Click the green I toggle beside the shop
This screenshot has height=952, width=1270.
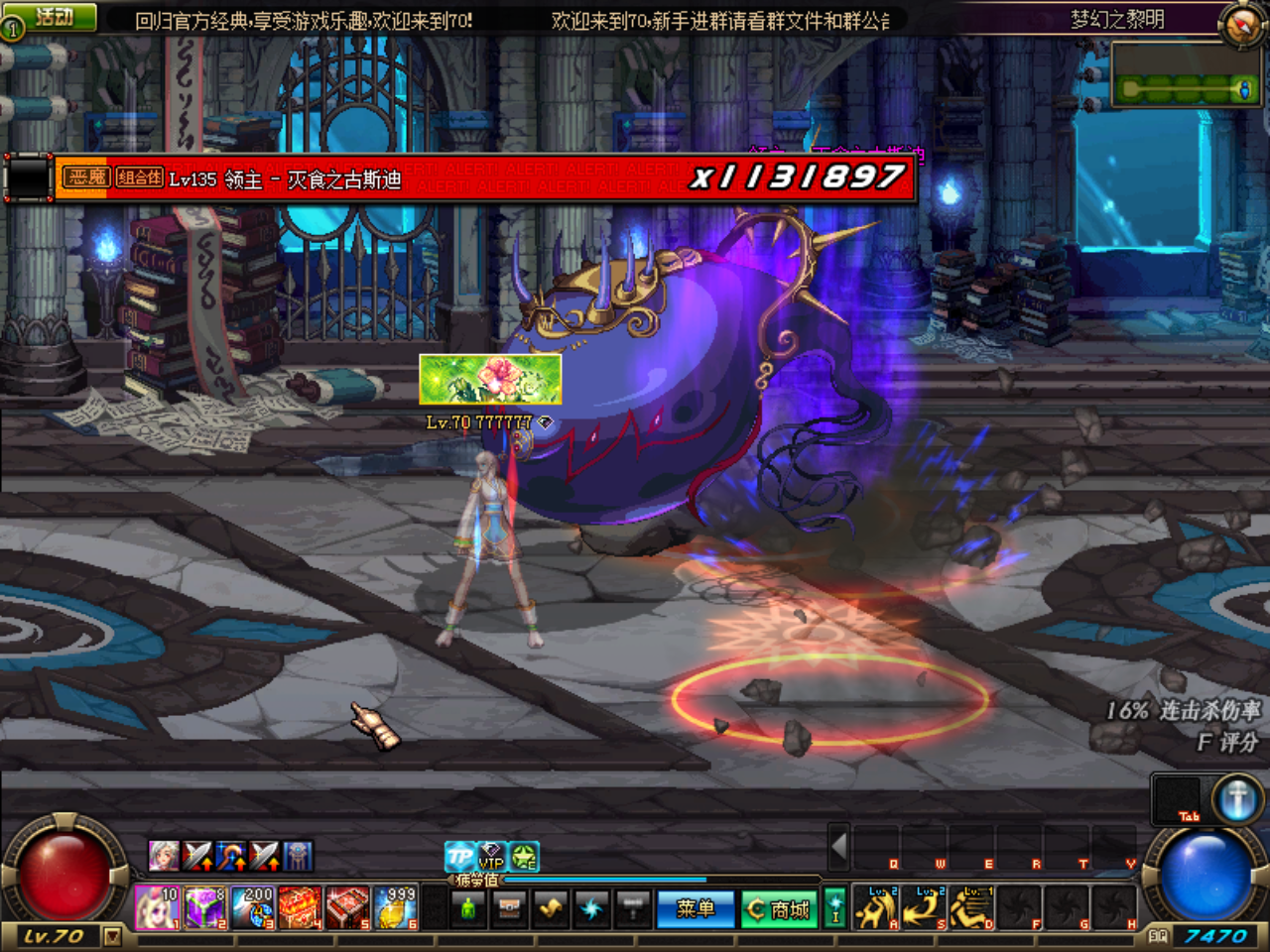pos(836,909)
